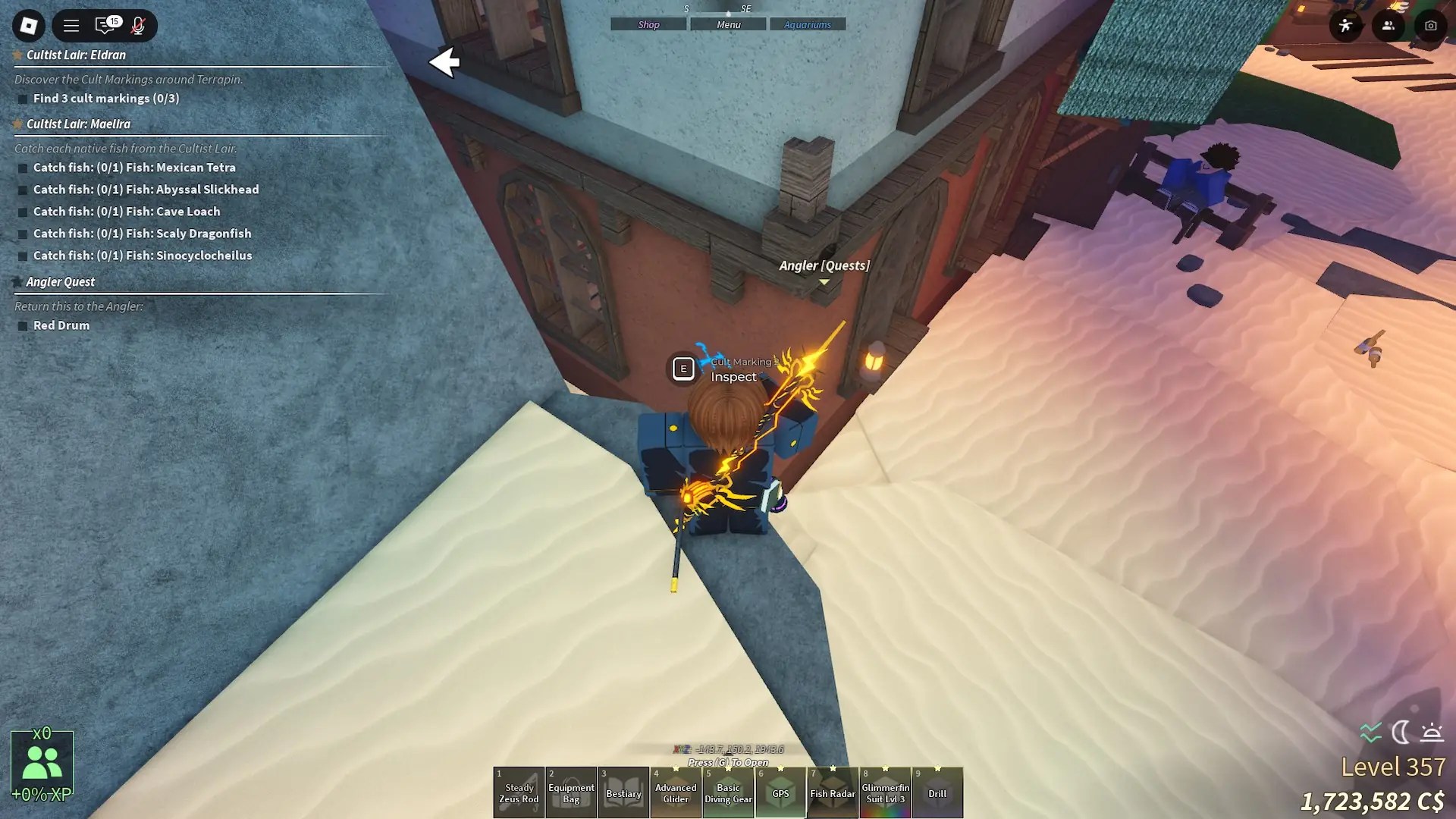Open the camera capture tool
Screen dimensions: 1456x819
point(1430,25)
